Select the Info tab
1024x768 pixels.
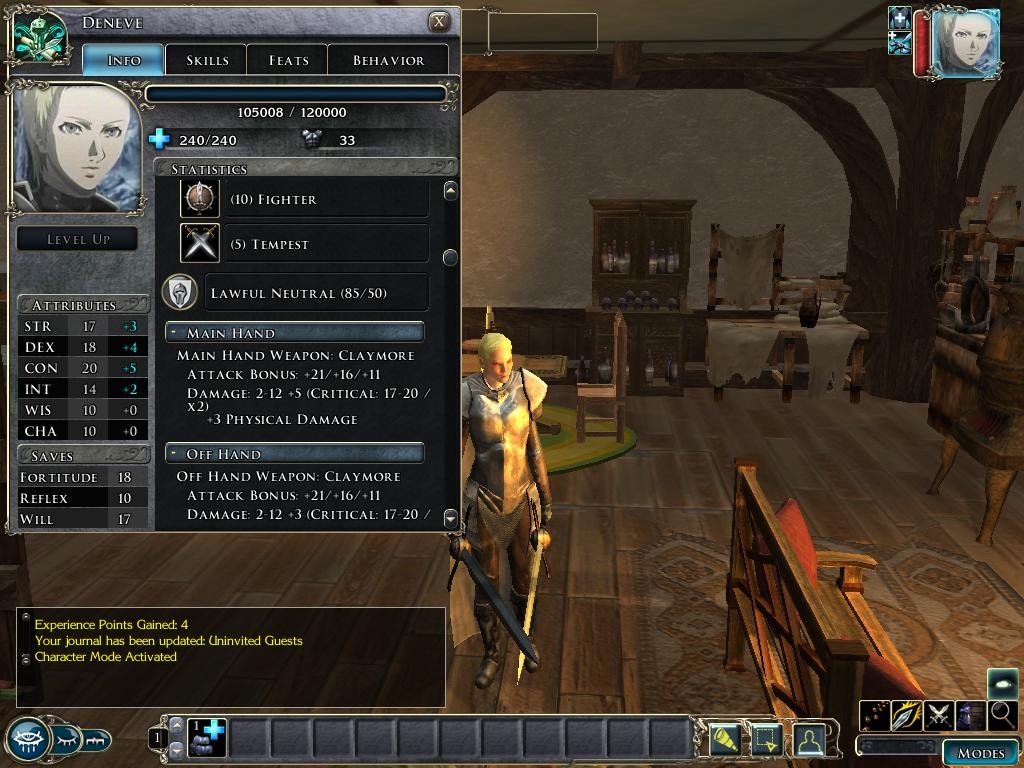124,60
